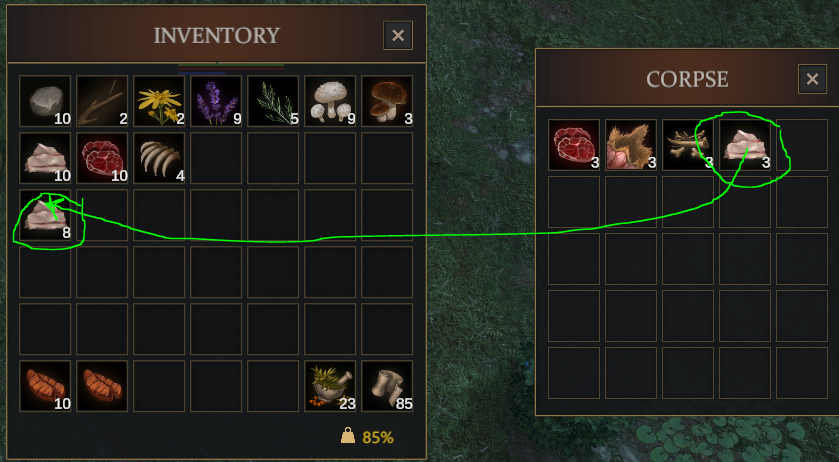The image size is (839, 462).
Task: Select the inventory animal fat stack of 10
Action: pos(45,158)
